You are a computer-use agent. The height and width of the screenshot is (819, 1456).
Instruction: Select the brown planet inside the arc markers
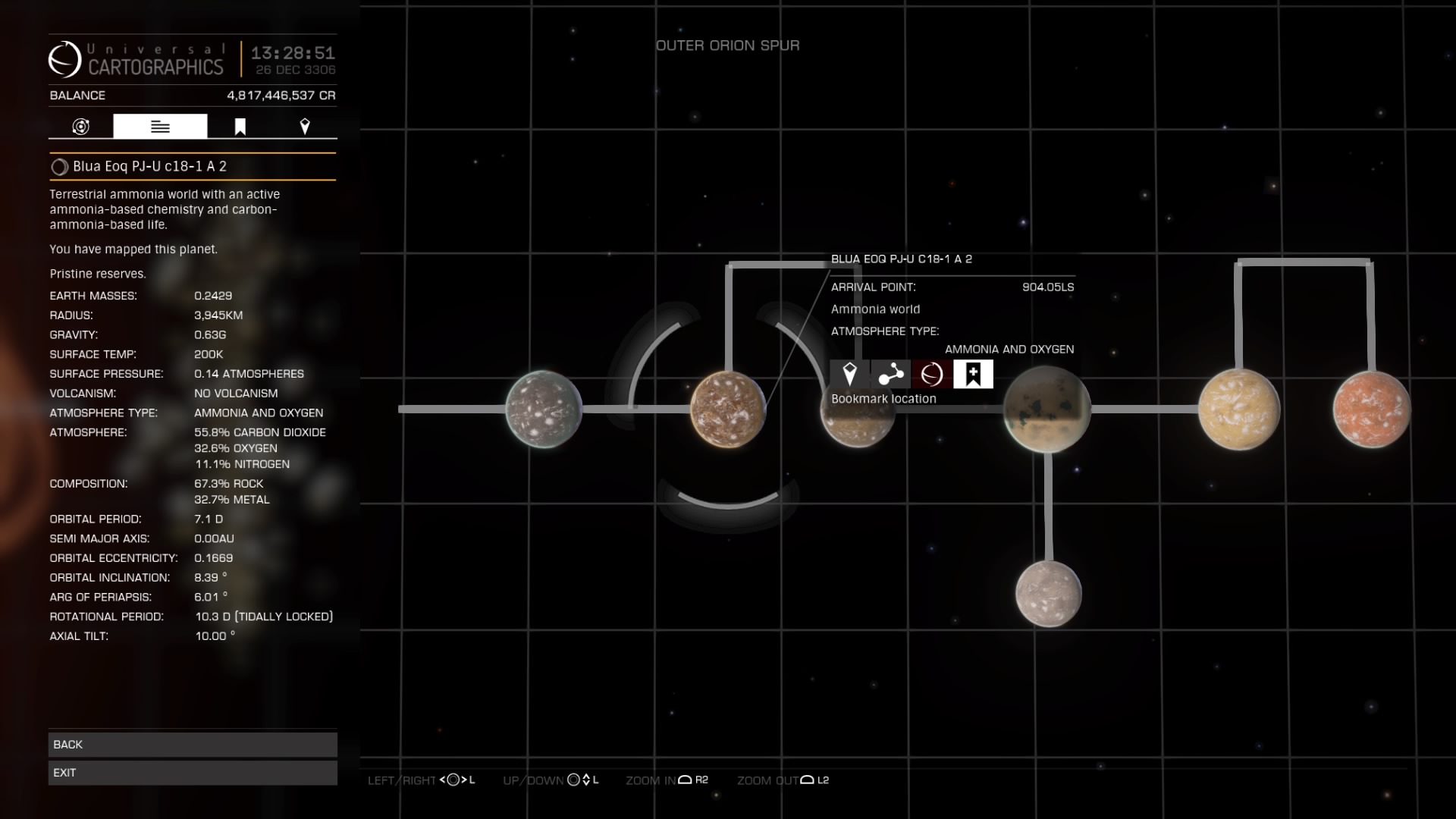(x=727, y=409)
